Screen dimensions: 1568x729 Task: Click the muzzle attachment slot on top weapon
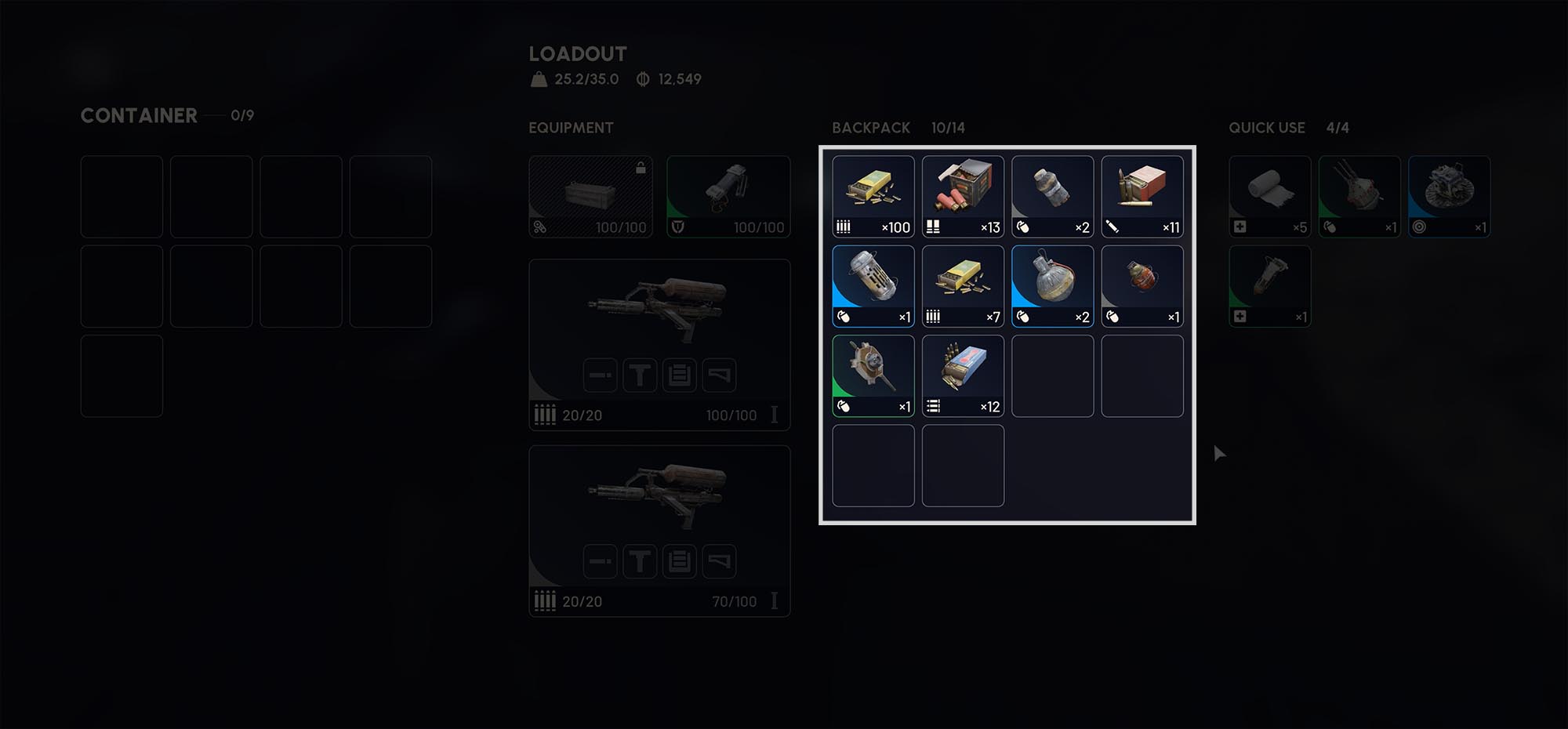(600, 375)
